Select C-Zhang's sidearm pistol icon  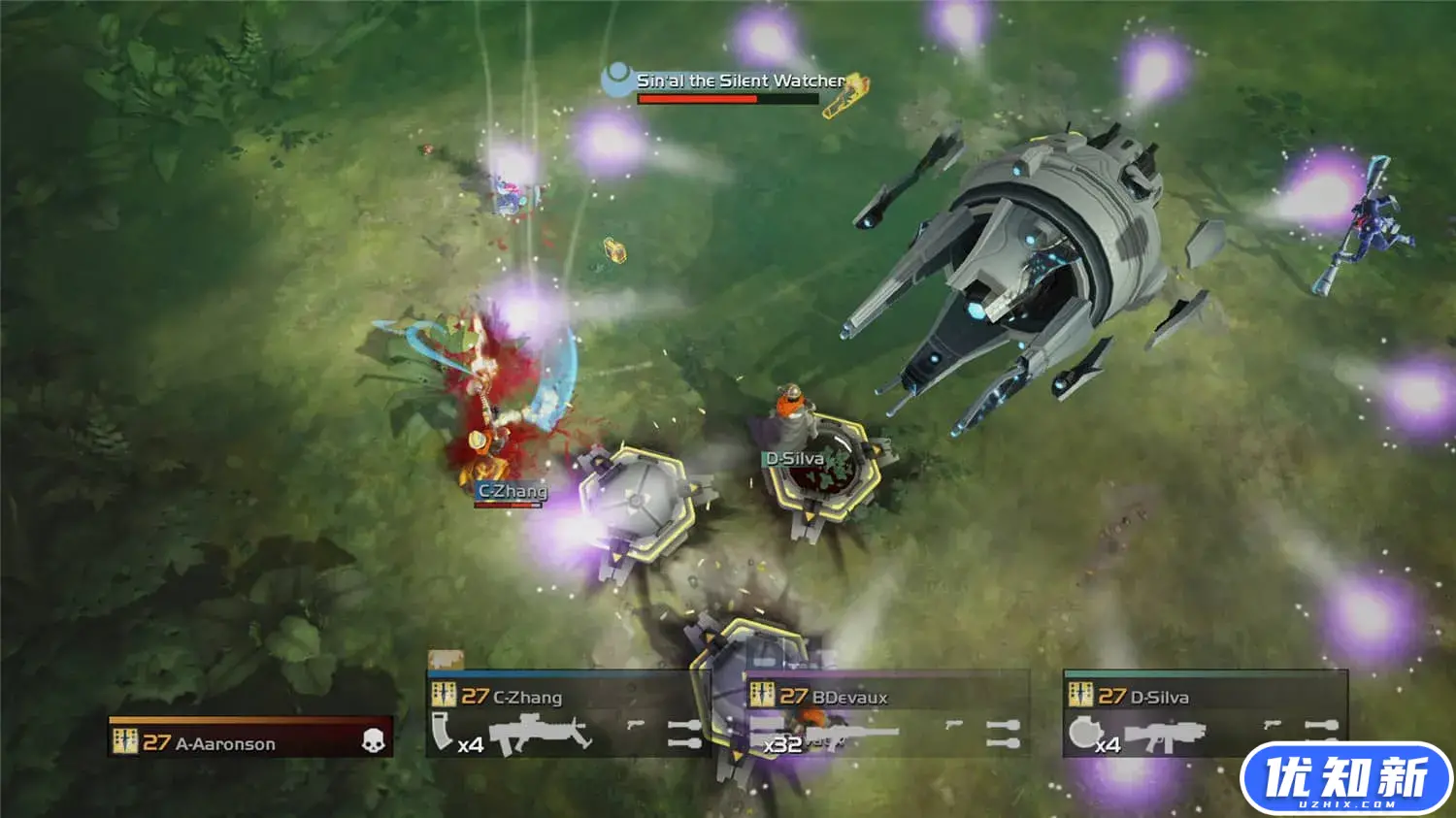coord(636,725)
